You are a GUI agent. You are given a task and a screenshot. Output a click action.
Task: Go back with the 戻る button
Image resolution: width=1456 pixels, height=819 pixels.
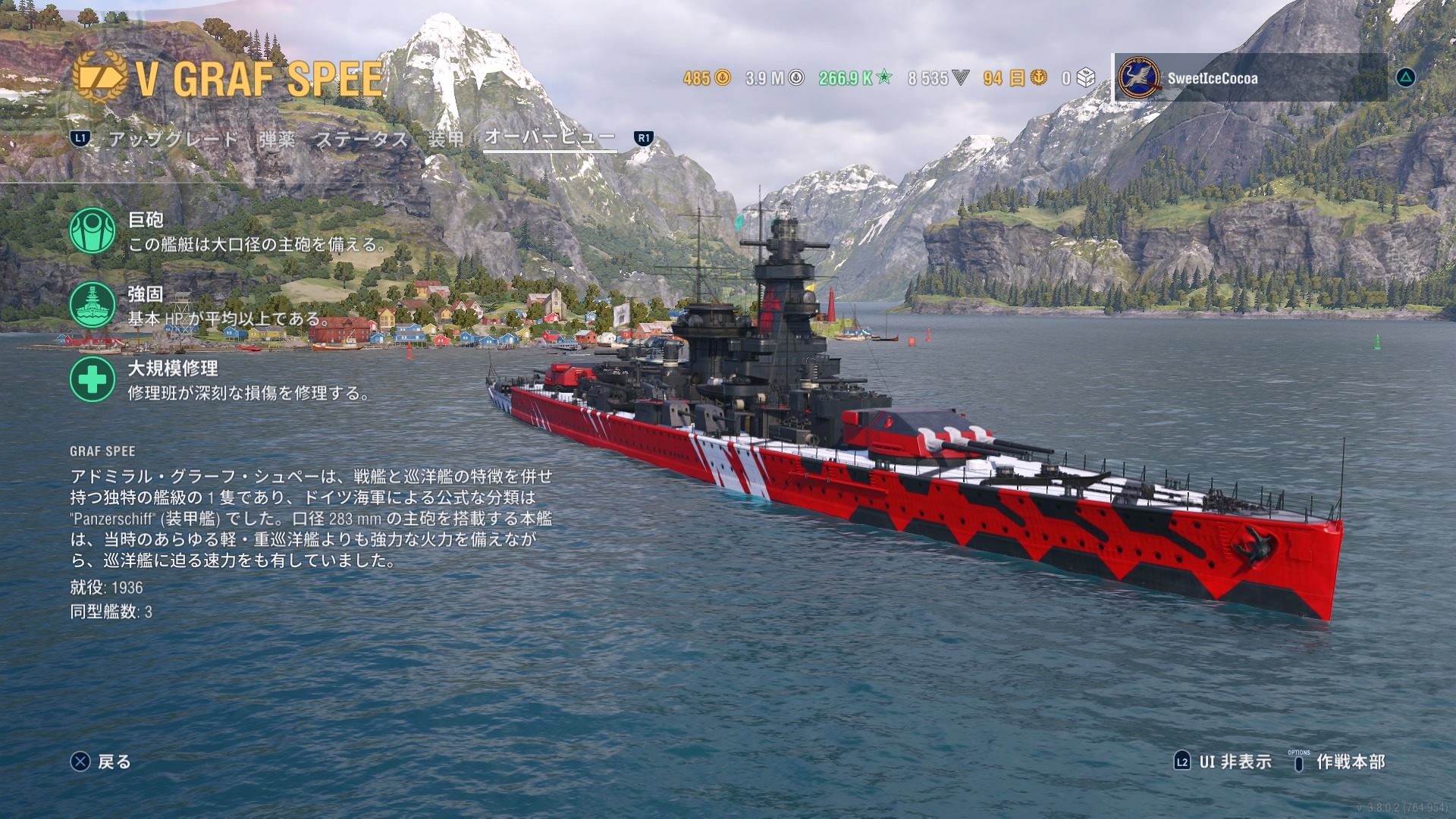(x=101, y=761)
